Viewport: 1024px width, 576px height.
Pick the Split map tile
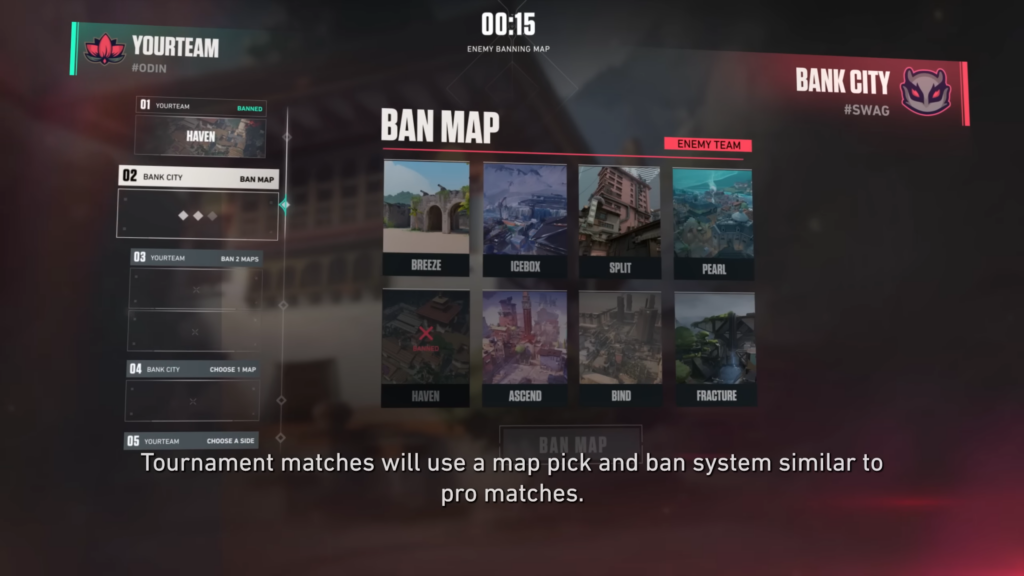coord(619,218)
